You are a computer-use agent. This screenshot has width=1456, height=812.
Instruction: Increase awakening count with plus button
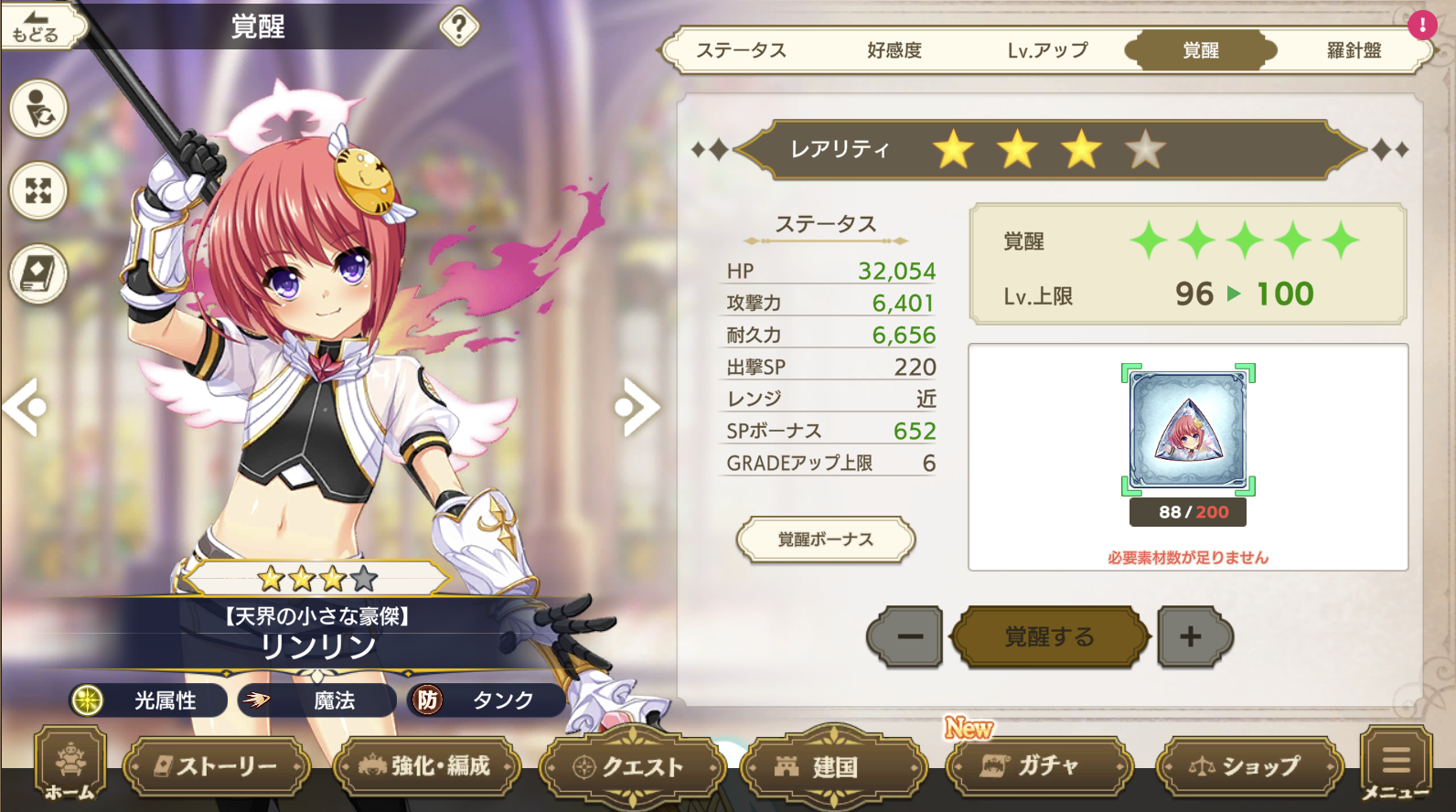(1192, 636)
